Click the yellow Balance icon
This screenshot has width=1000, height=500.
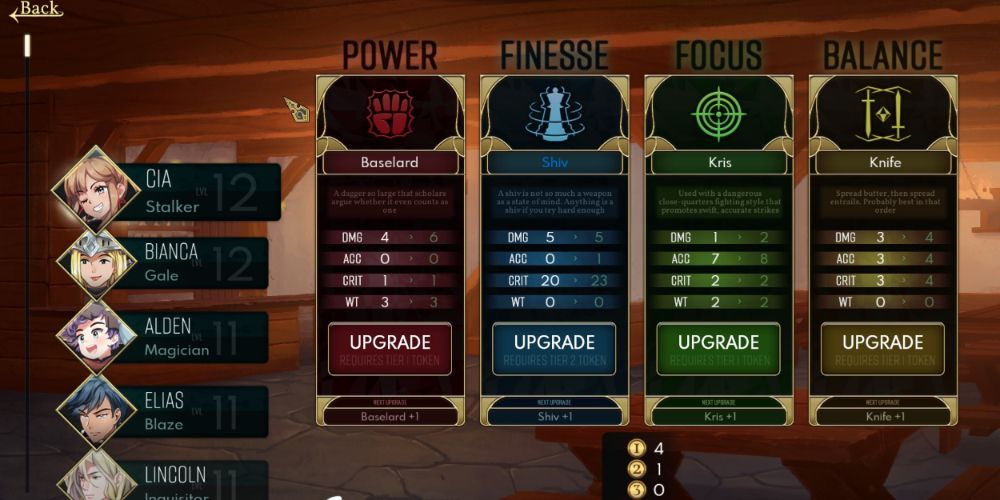coord(882,113)
